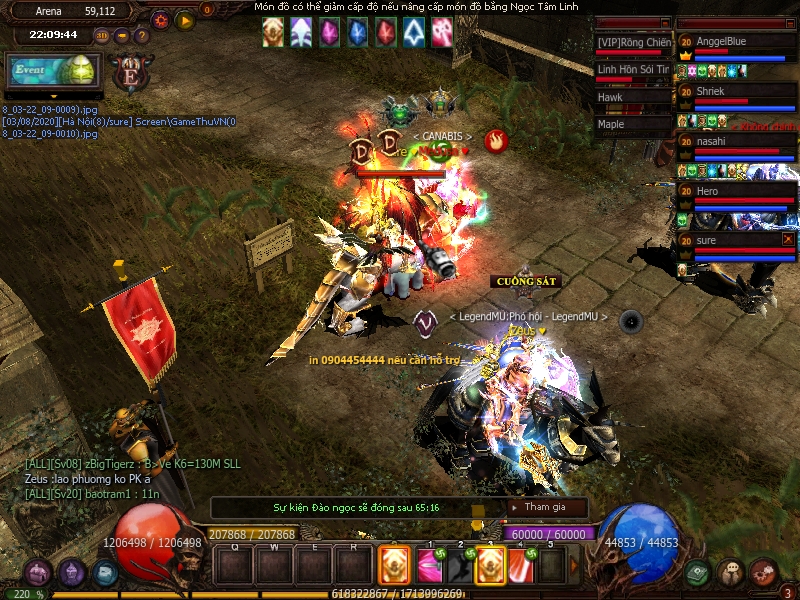
Task: Open the gear settings button
Action: pyautogui.click(x=160, y=19)
